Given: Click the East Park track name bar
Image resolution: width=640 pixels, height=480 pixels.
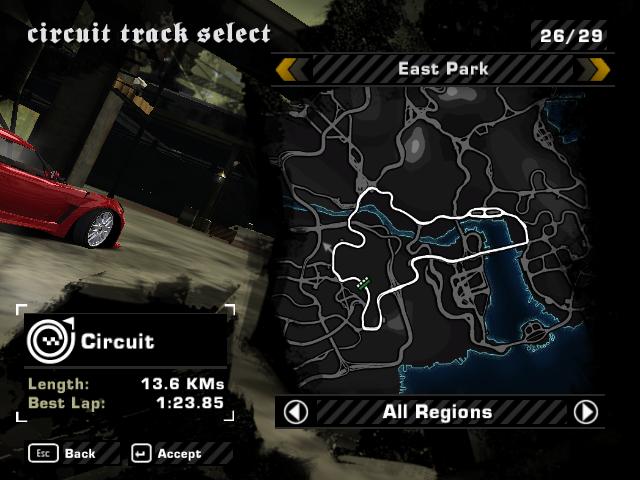Looking at the screenshot, I should pyautogui.click(x=443, y=69).
